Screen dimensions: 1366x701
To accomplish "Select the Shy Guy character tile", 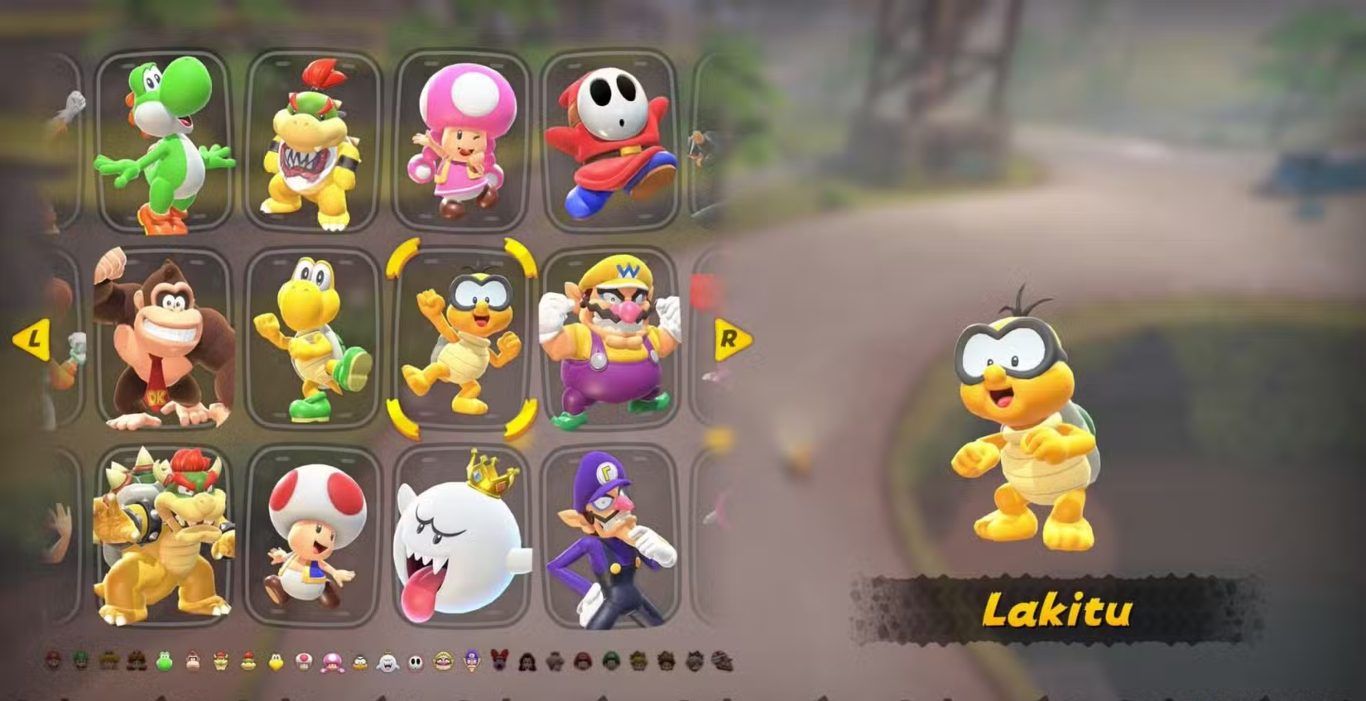I will (609, 140).
